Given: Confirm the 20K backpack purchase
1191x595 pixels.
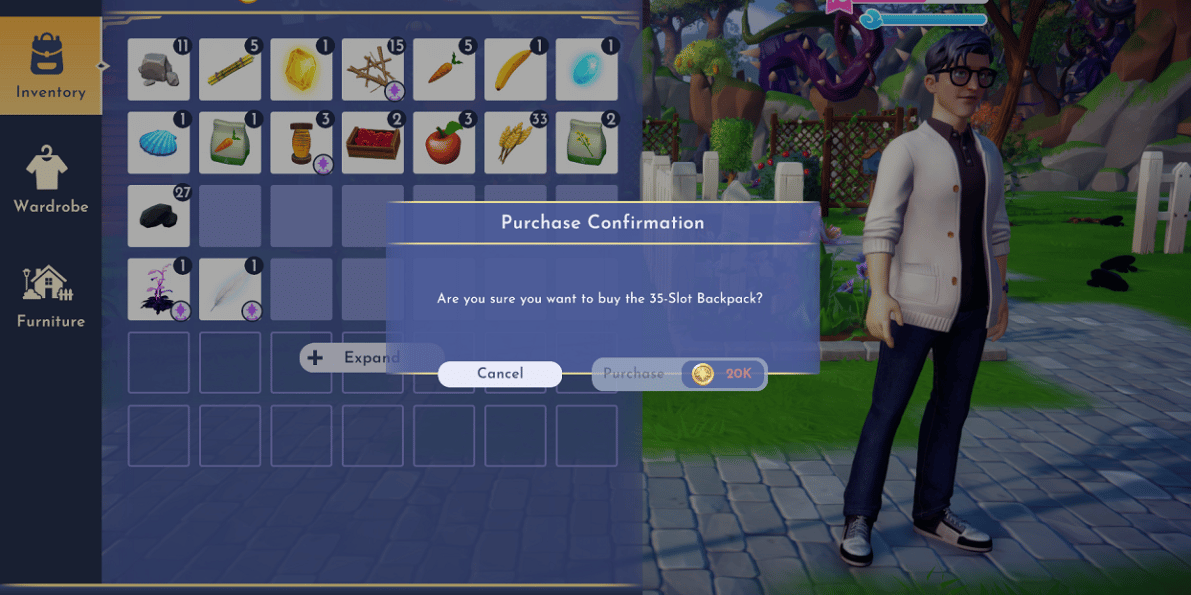Looking at the screenshot, I should coord(680,374).
